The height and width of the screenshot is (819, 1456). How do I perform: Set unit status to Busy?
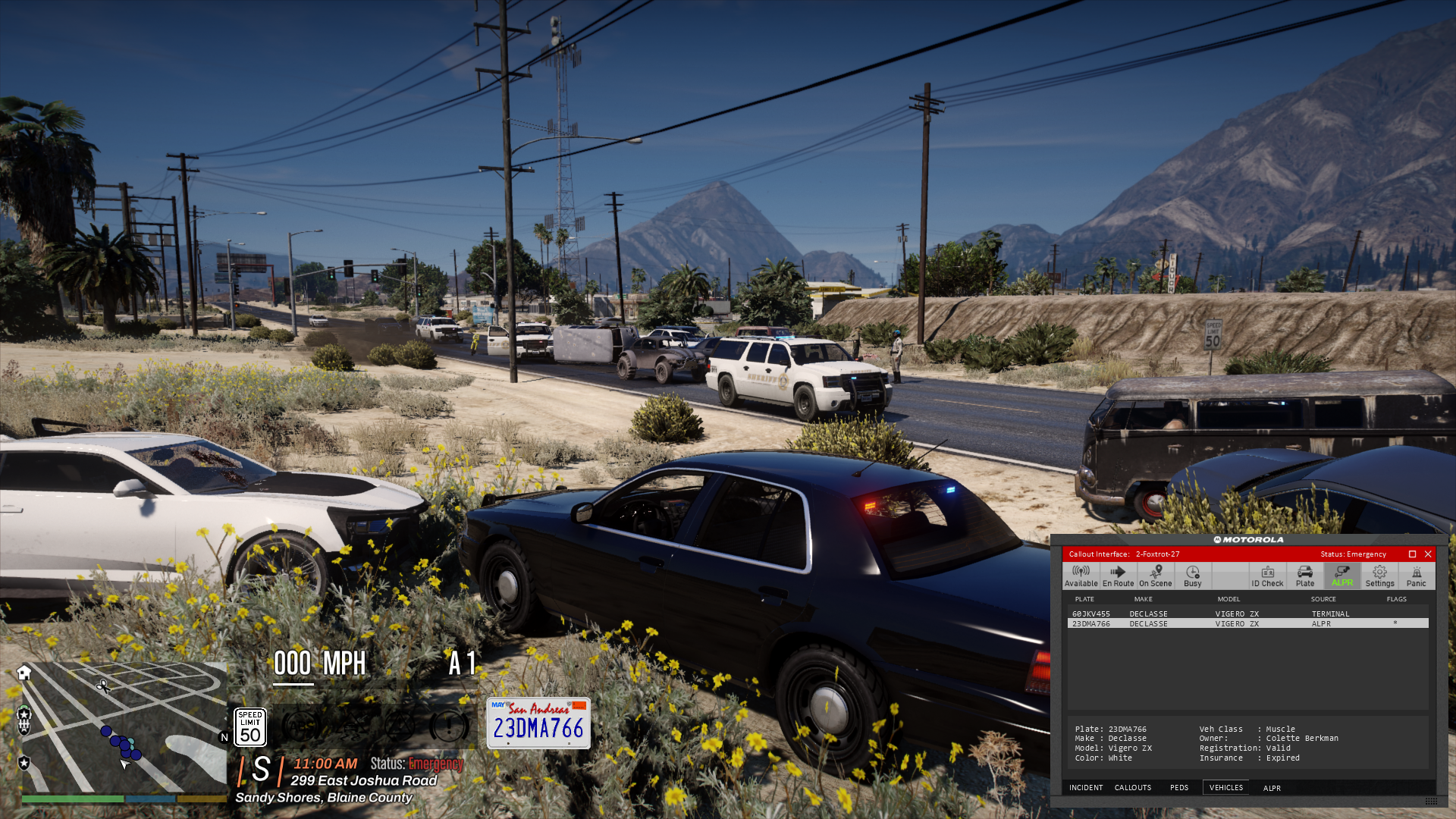coord(1192,576)
